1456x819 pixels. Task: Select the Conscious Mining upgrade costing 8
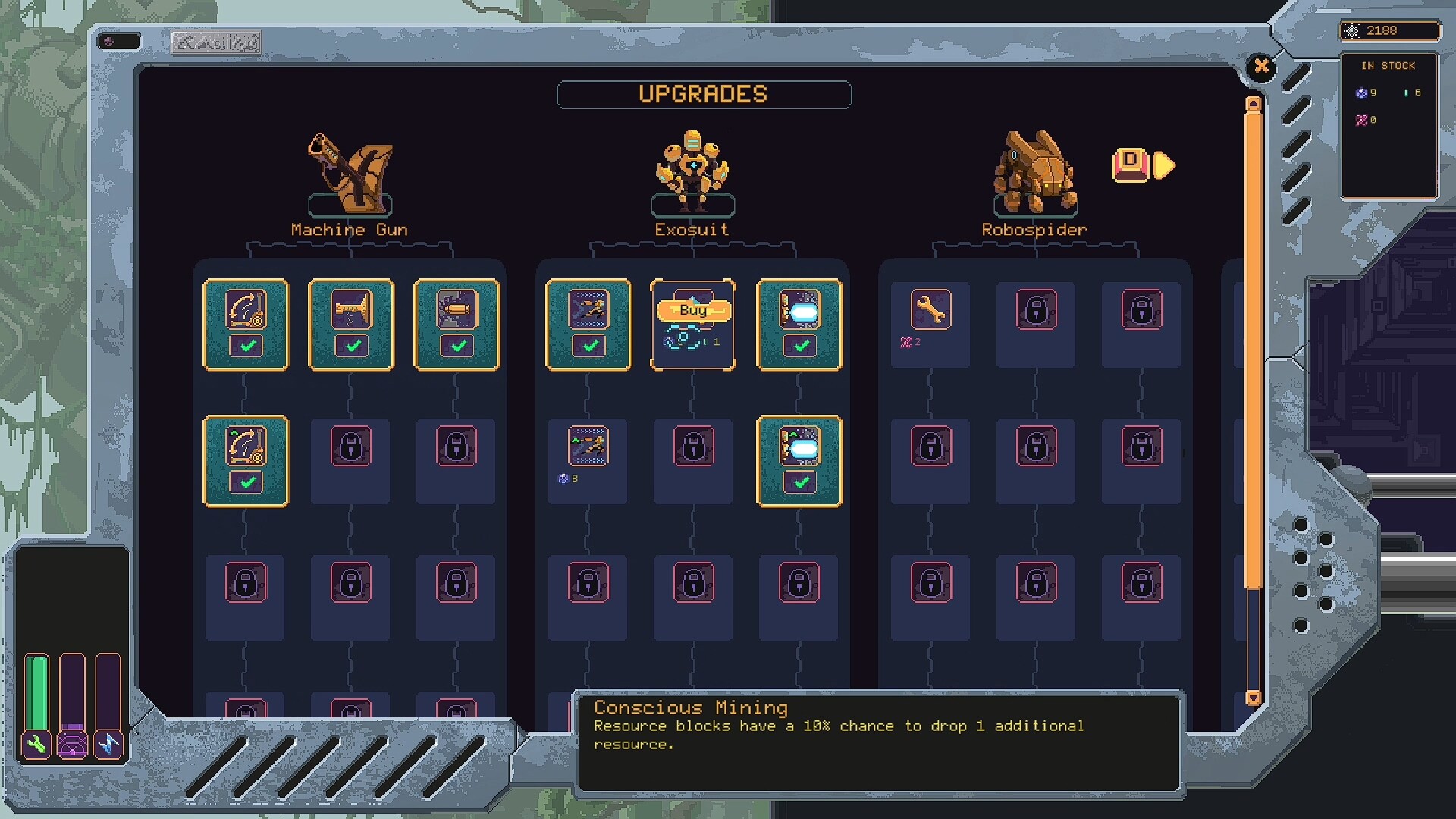pos(588,447)
